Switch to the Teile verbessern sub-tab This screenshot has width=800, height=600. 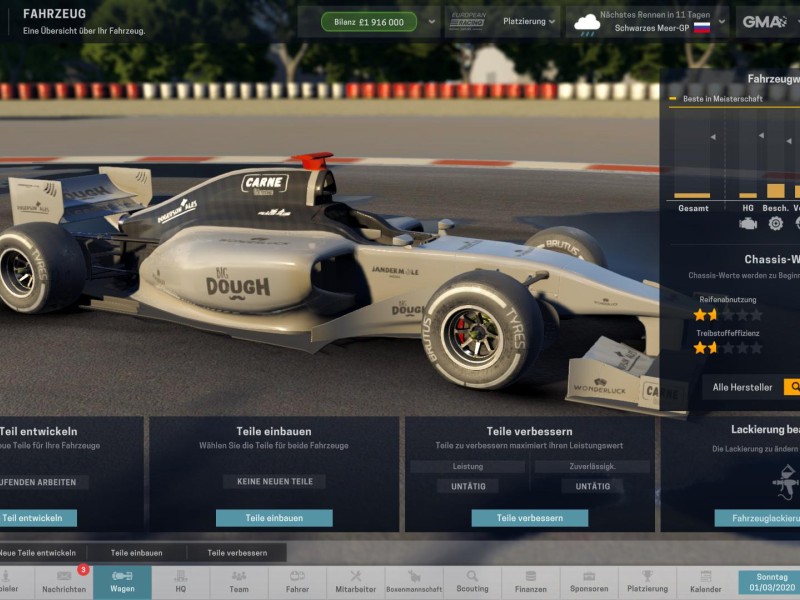[237, 552]
